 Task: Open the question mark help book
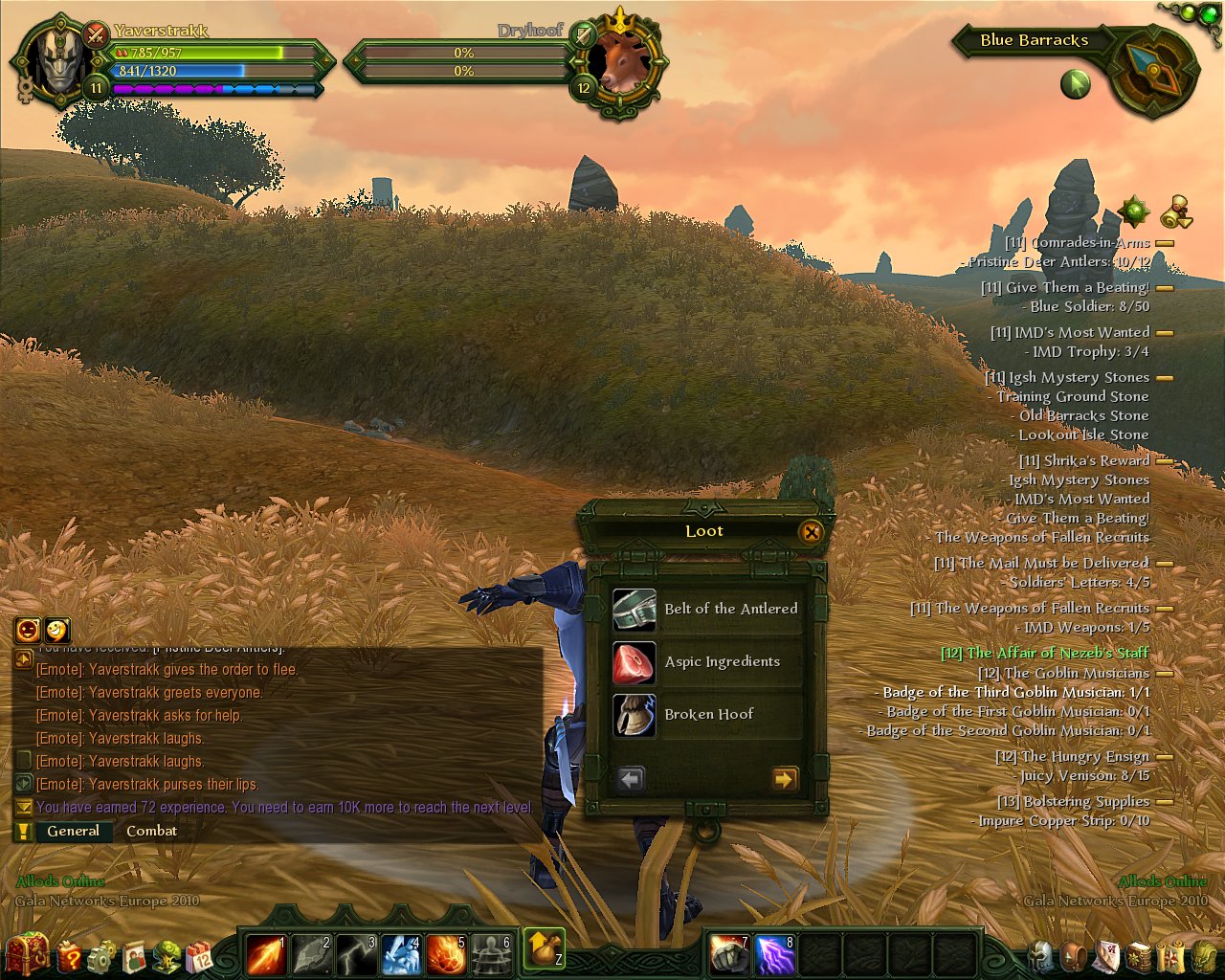pyautogui.click(x=69, y=955)
